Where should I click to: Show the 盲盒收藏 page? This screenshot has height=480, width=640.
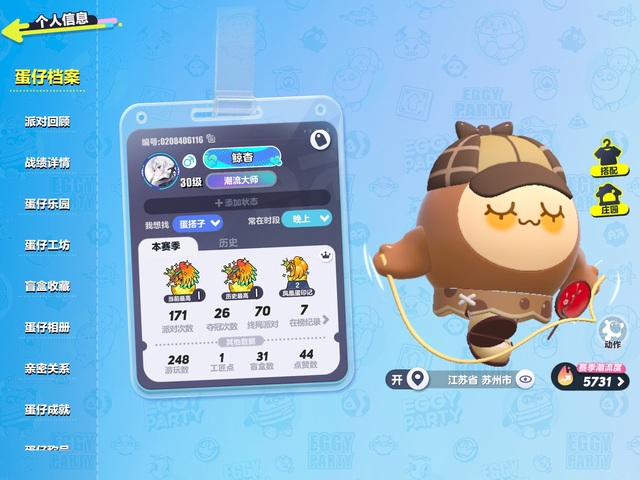point(47,286)
